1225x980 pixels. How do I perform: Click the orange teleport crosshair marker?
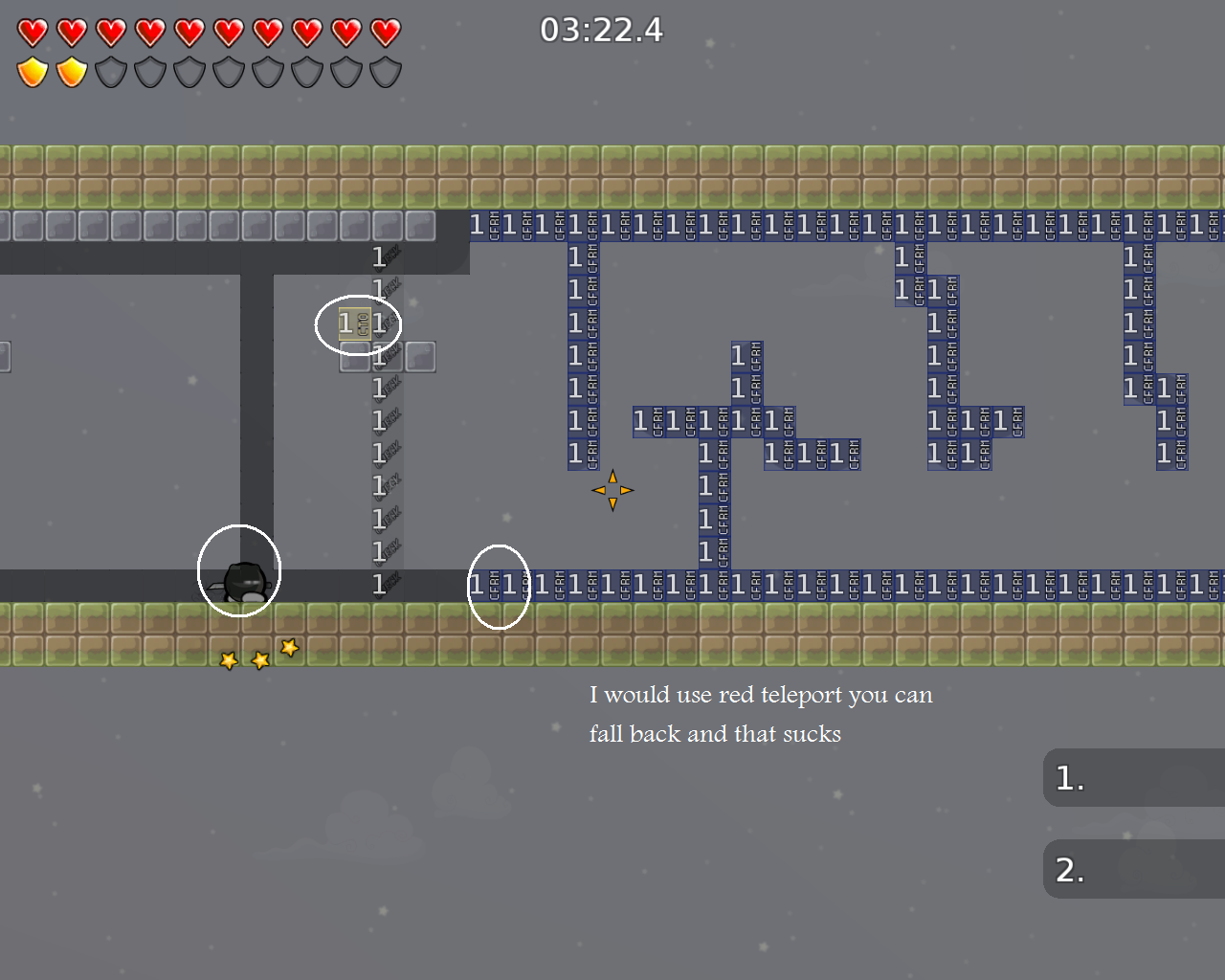coord(612,490)
